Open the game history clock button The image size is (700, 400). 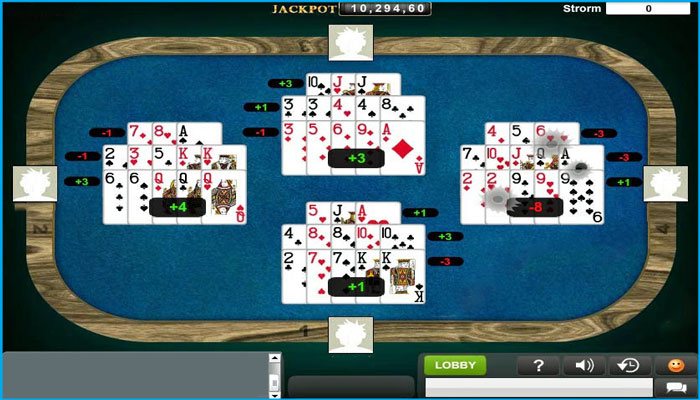tap(630, 365)
